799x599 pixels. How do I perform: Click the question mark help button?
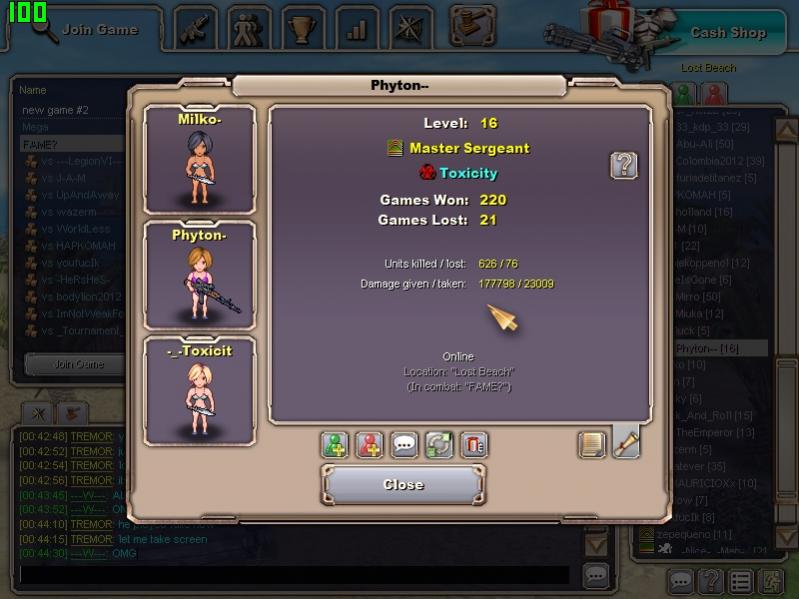(x=624, y=165)
